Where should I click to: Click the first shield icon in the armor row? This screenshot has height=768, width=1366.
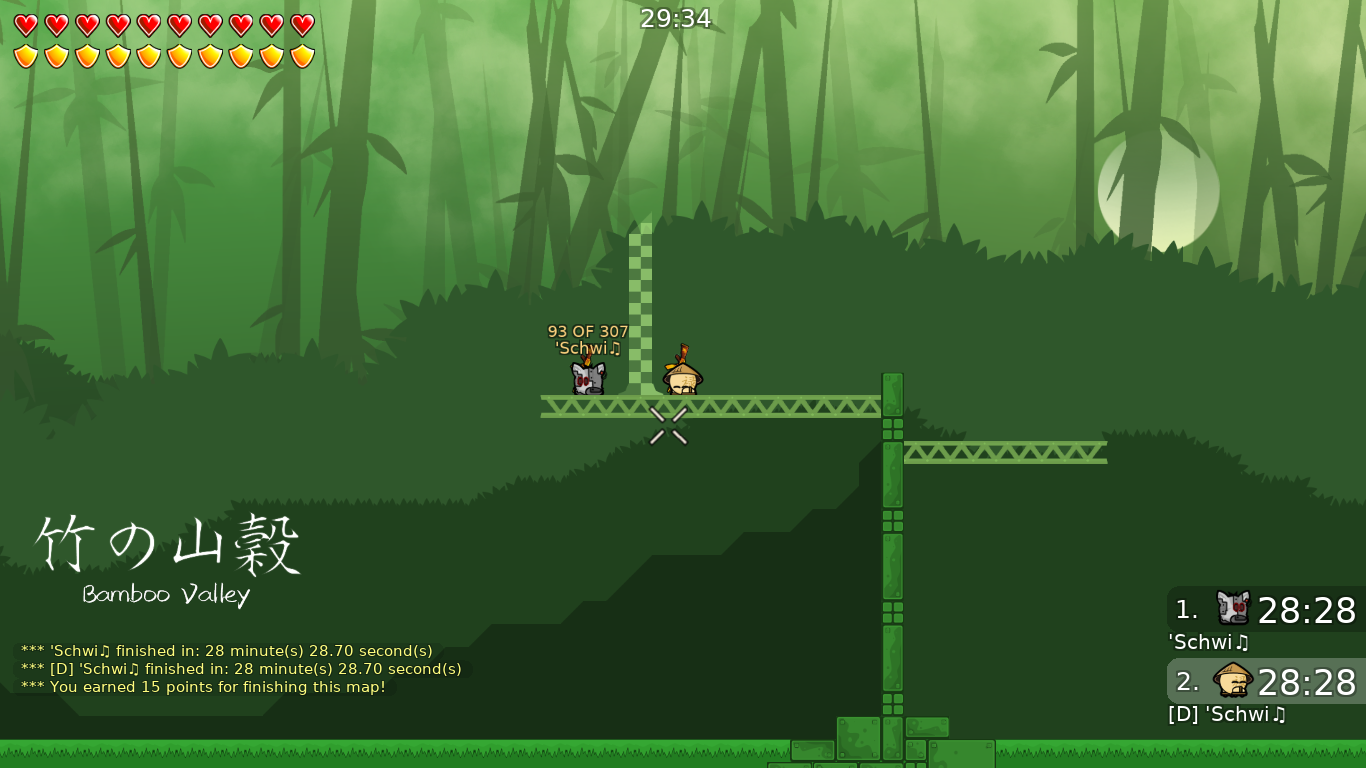pos(23,55)
